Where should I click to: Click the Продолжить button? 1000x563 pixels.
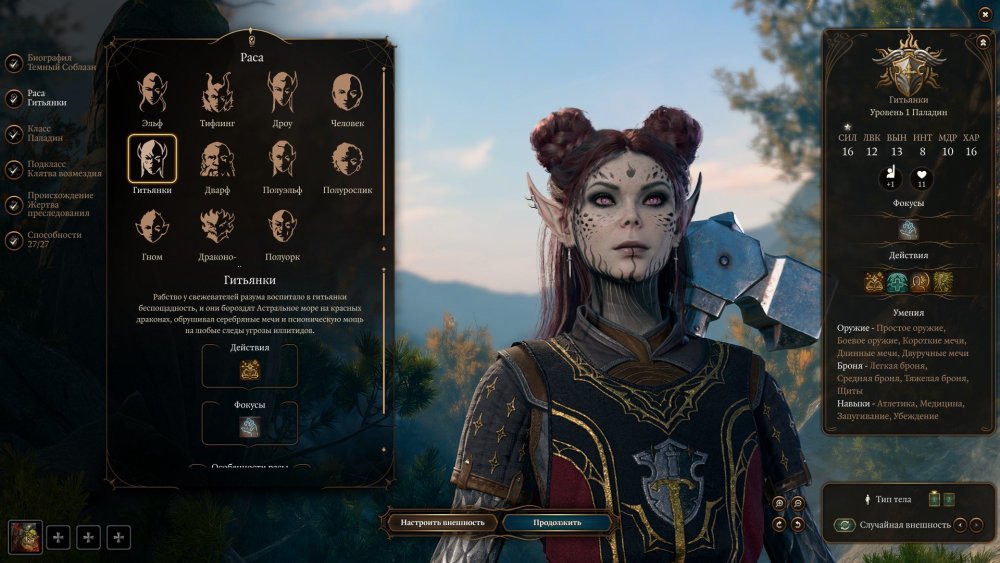pyautogui.click(x=556, y=522)
